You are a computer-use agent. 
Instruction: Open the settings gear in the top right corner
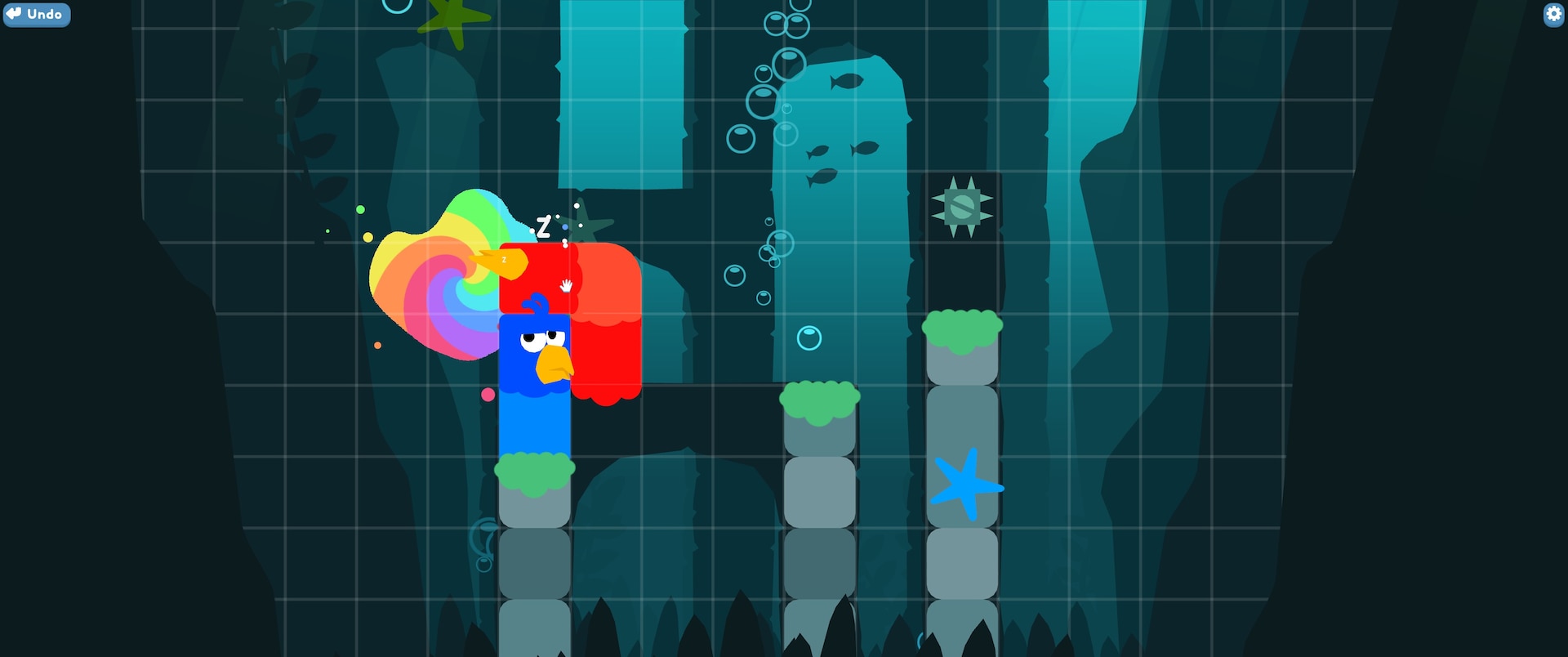click(1553, 15)
